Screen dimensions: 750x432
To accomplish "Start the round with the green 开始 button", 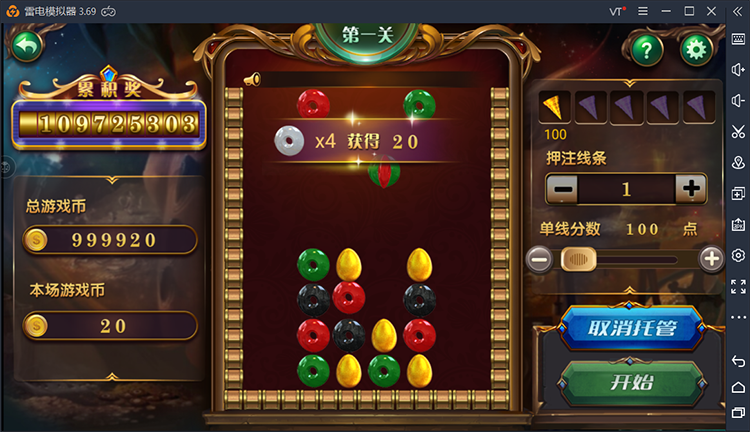I will (629, 382).
